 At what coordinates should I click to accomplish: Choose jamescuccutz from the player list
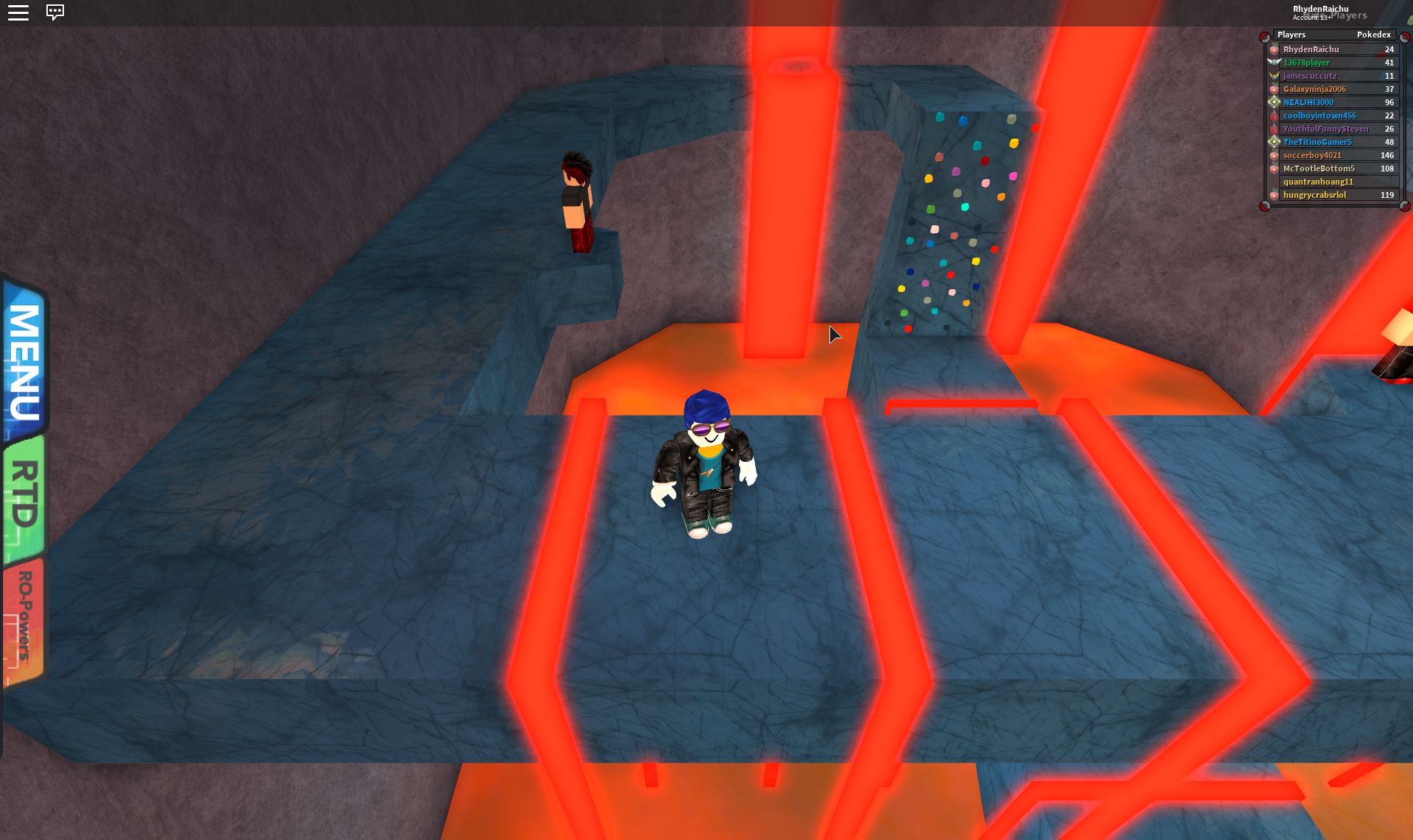1310,76
